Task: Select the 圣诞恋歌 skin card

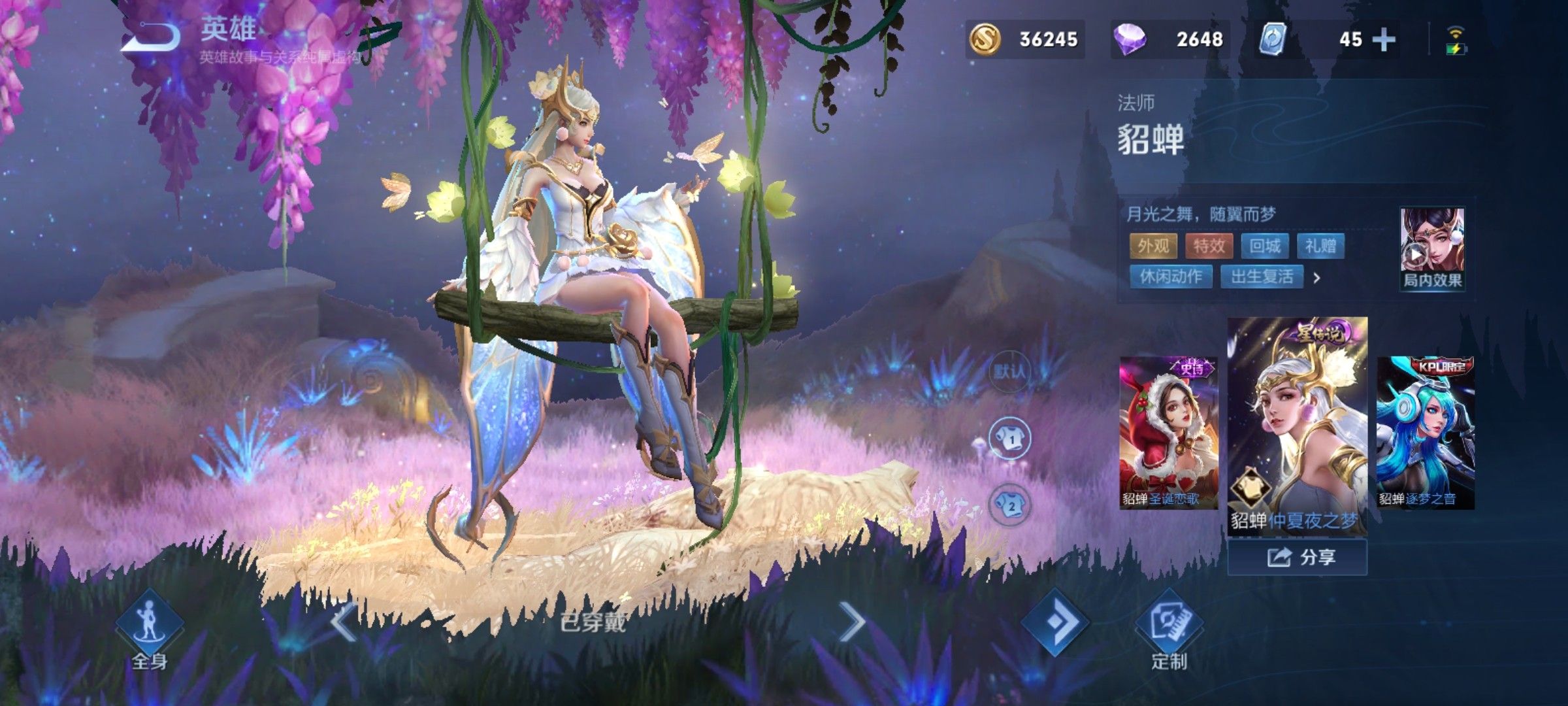Action: [x=1168, y=432]
